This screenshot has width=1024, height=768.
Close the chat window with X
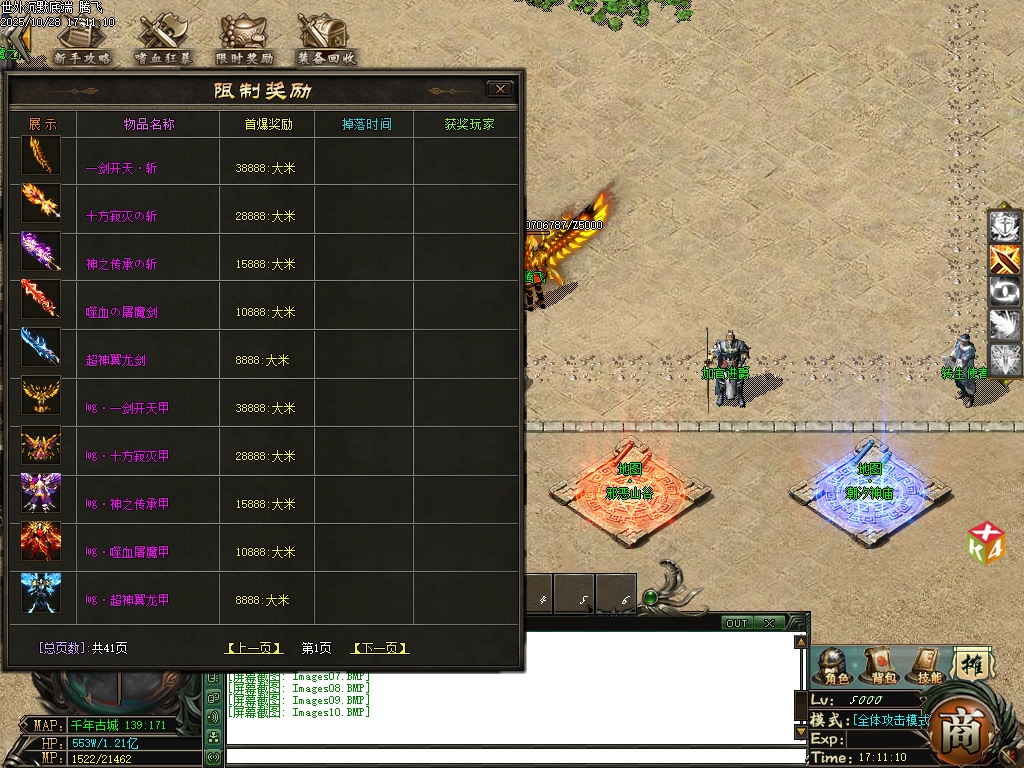point(769,623)
